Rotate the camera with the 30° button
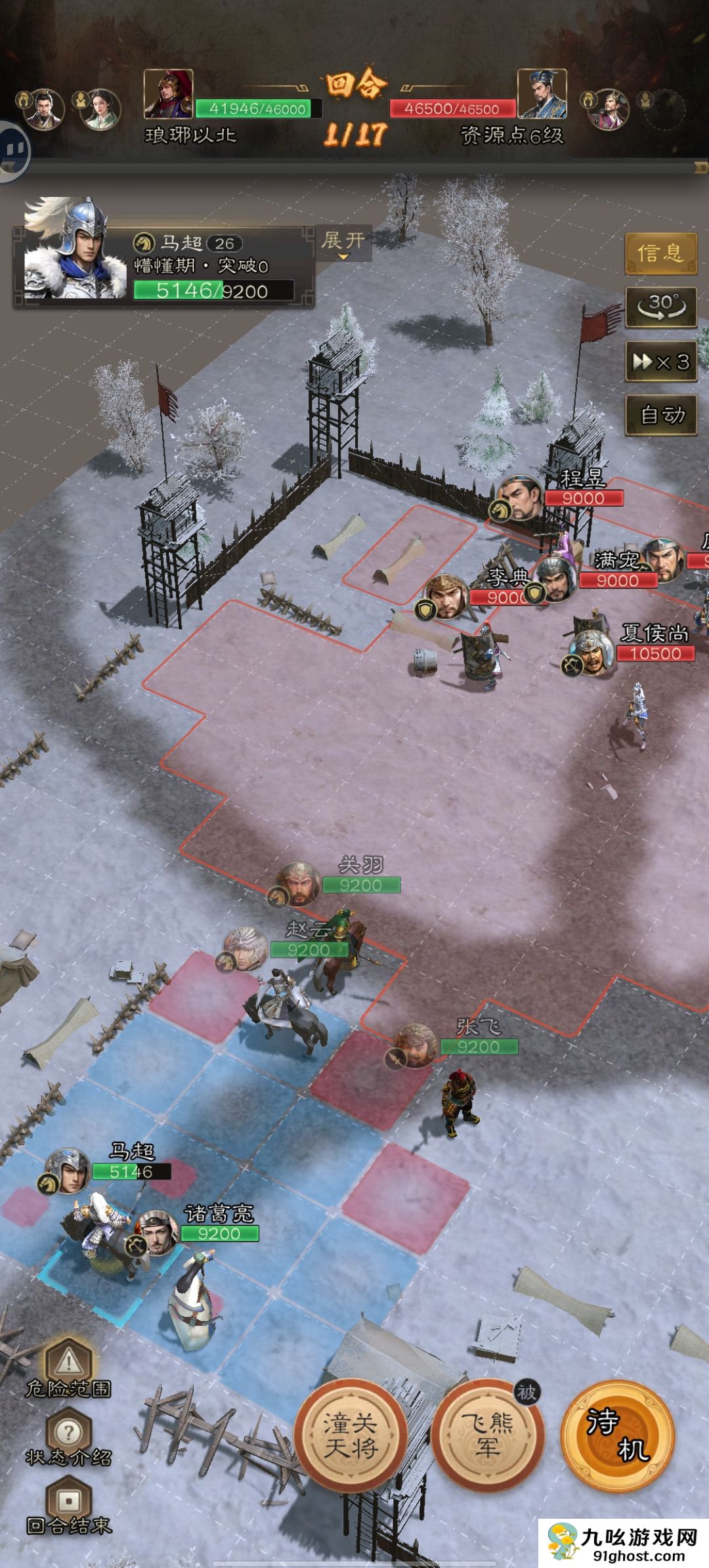 click(660, 307)
